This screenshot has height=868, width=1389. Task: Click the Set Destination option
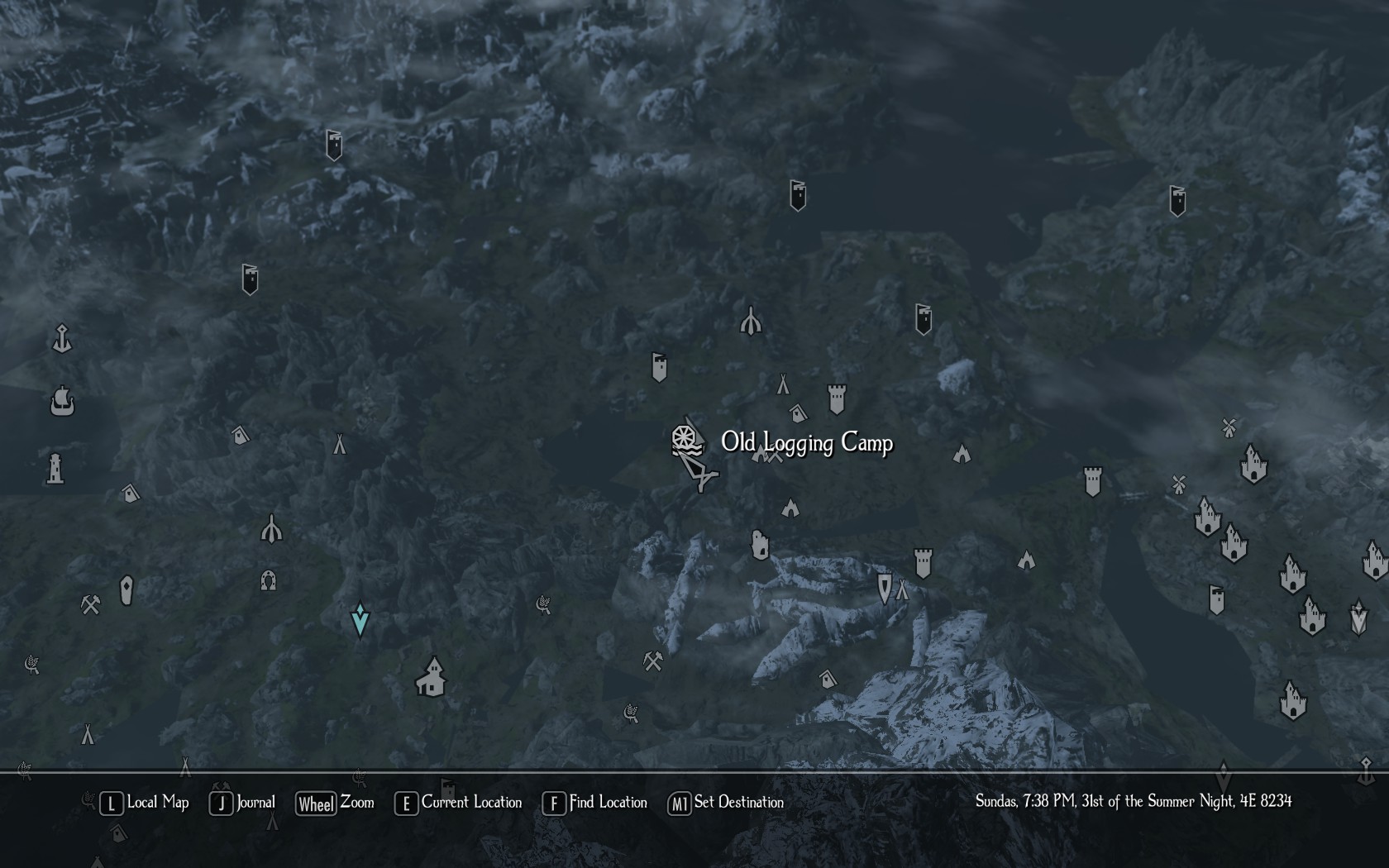pos(726,803)
